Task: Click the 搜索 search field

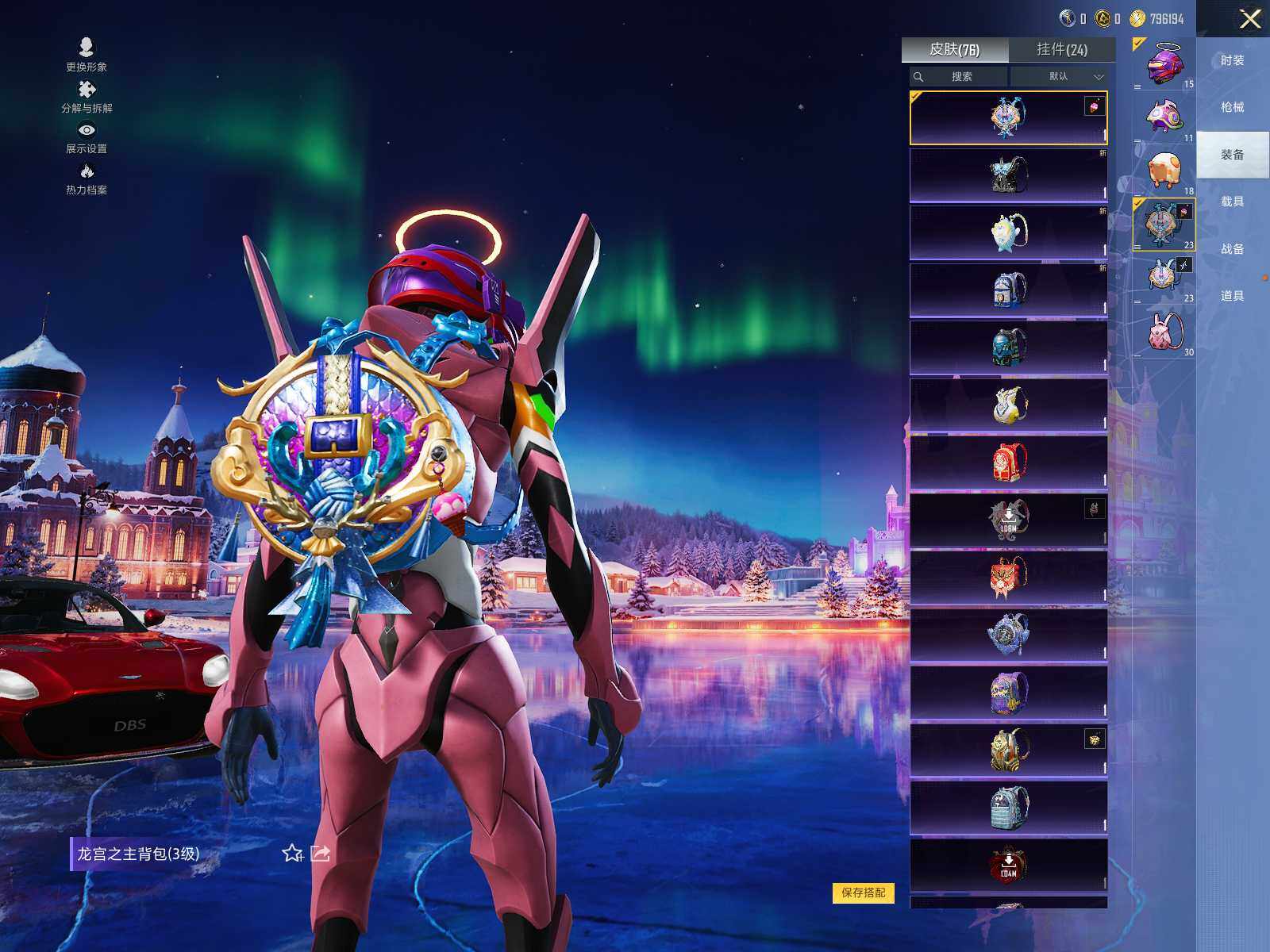Action: pos(960,77)
